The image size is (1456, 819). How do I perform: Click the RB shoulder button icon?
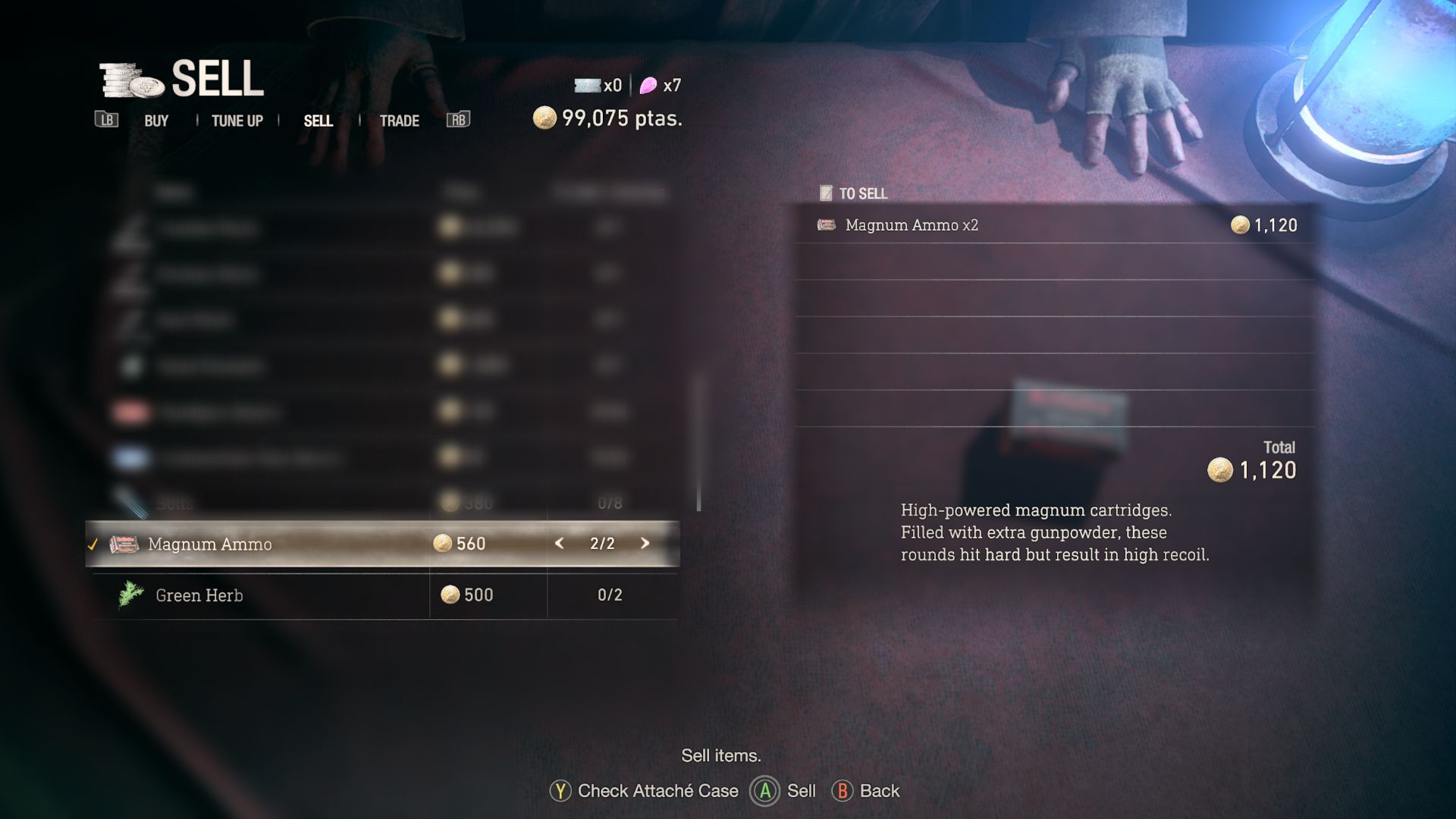point(458,119)
